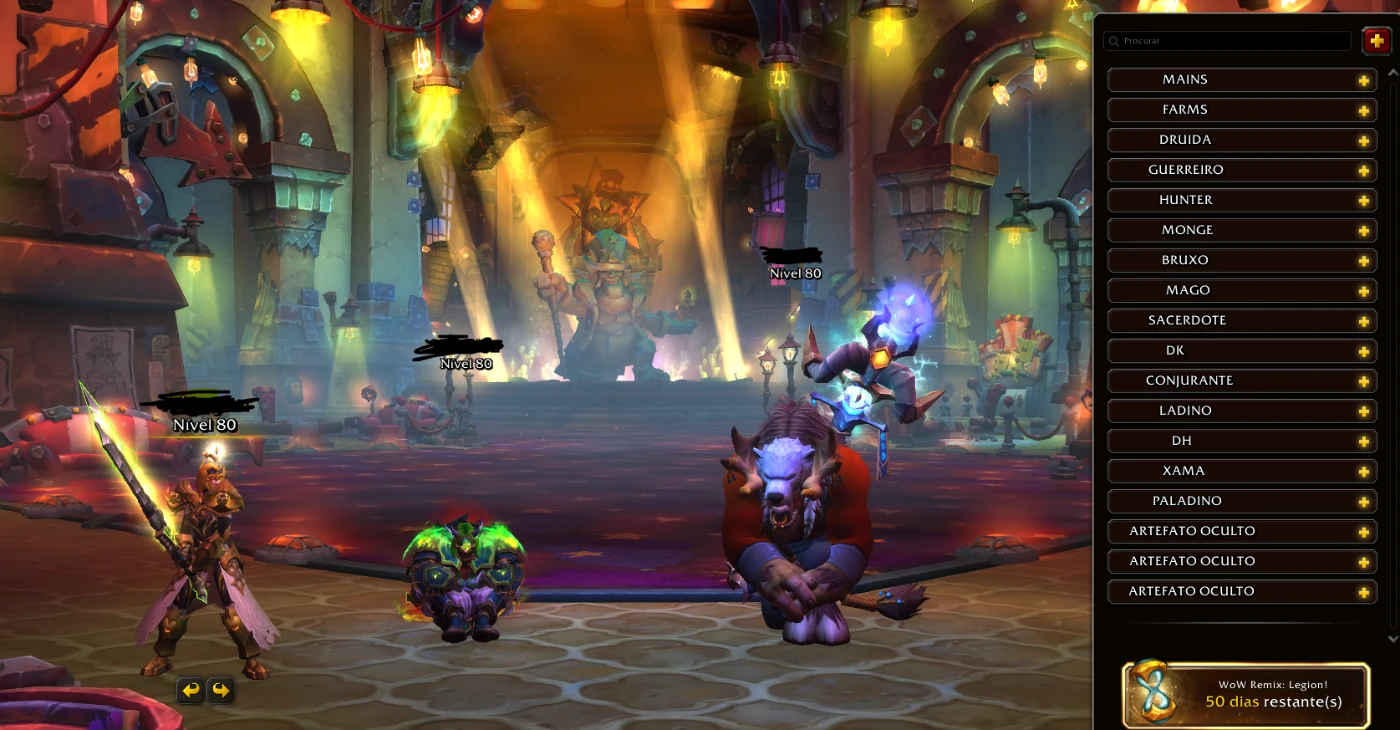Open the WoW Remix: Legion banner

click(1246, 694)
